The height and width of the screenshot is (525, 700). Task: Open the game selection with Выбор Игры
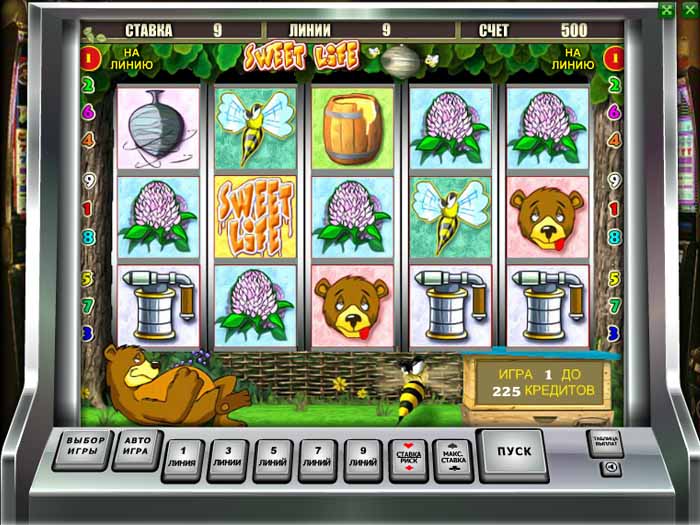click(85, 448)
